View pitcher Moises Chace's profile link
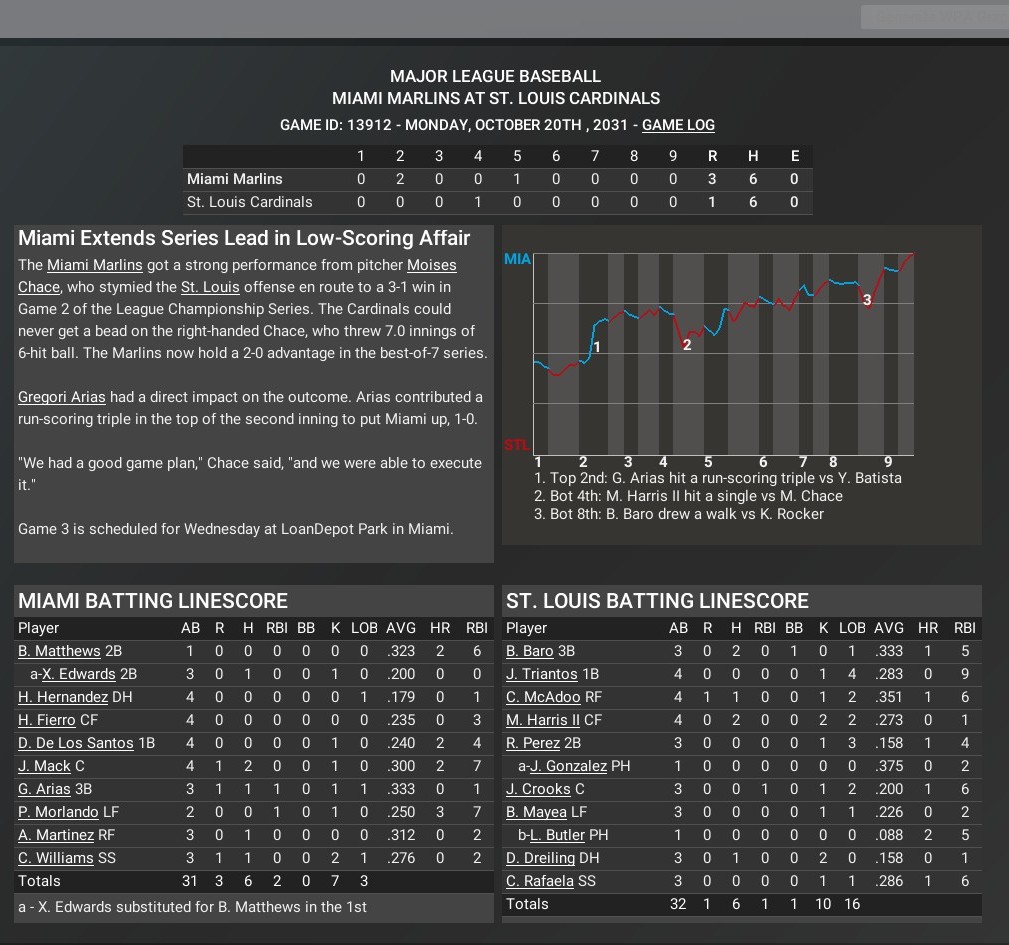Viewport: 1009px width, 945px height. [x=431, y=266]
